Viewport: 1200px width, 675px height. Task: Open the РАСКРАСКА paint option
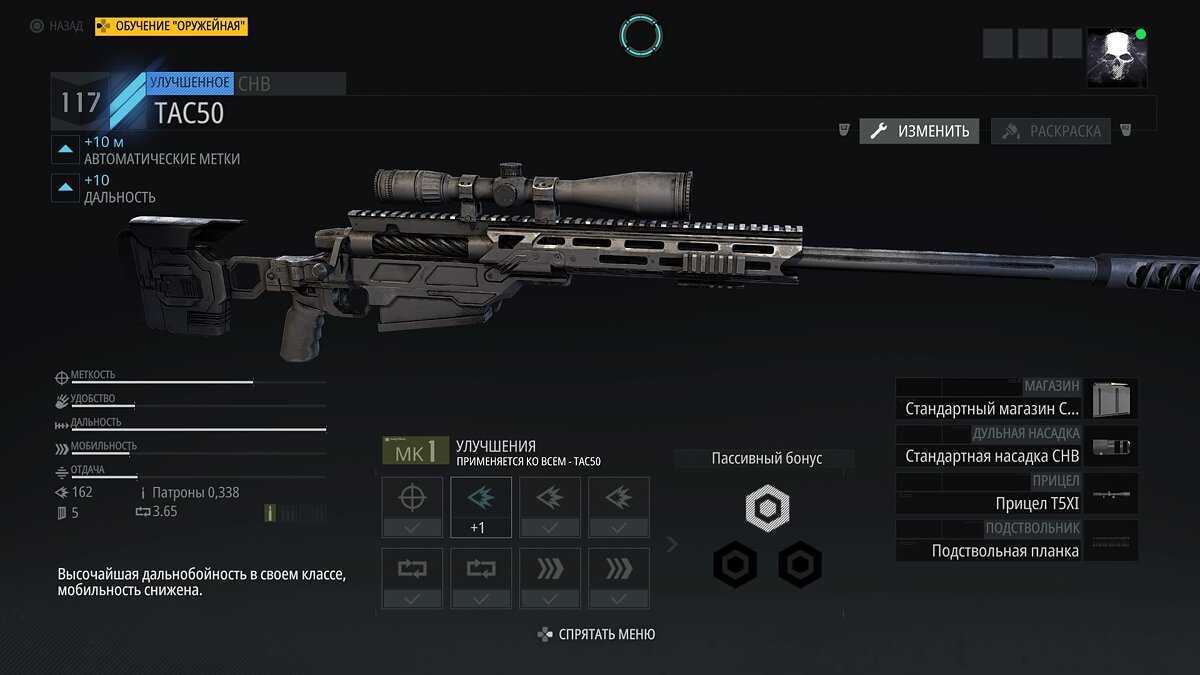(x=1051, y=131)
